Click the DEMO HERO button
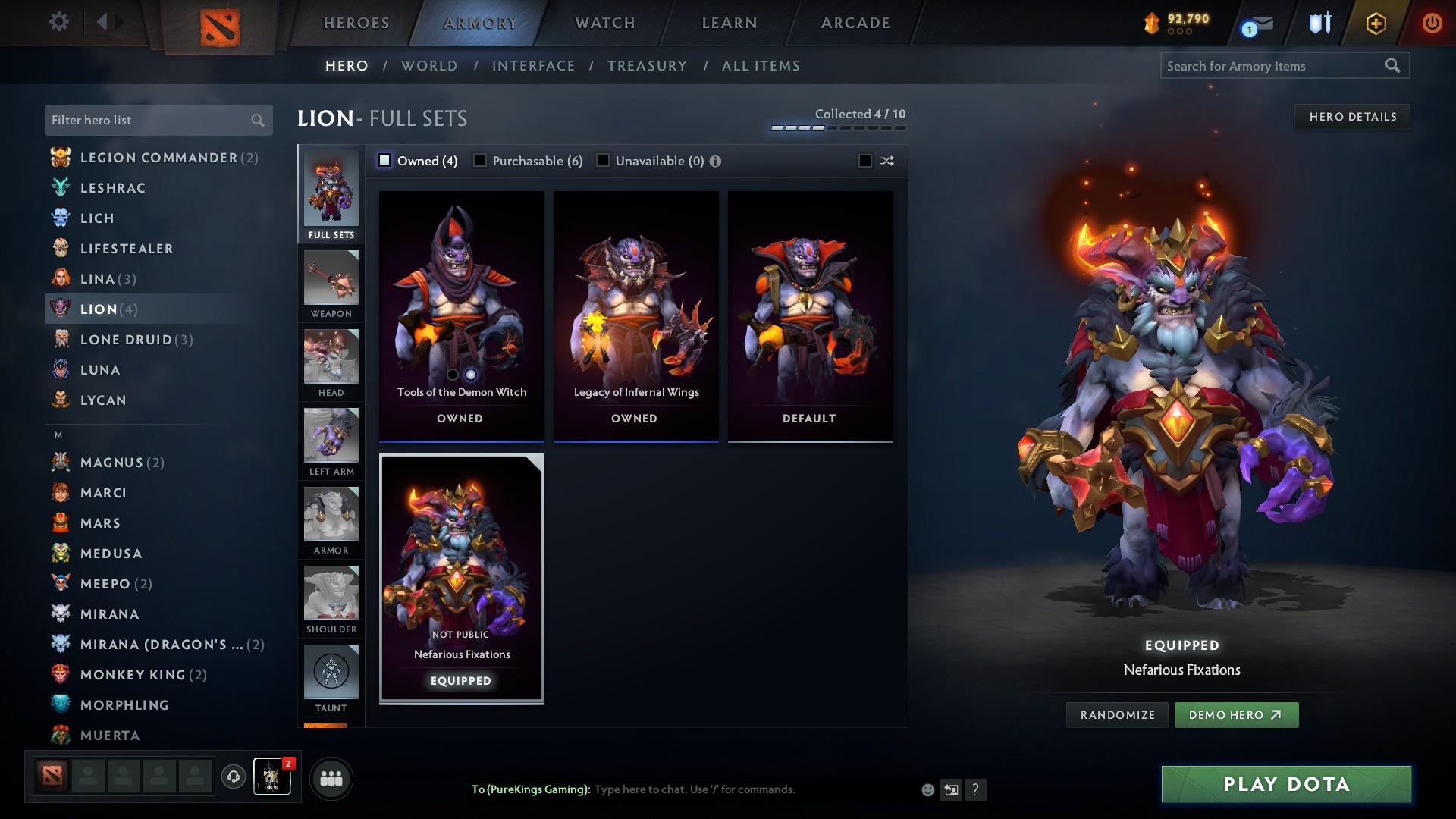The width and height of the screenshot is (1456, 819). (x=1236, y=714)
